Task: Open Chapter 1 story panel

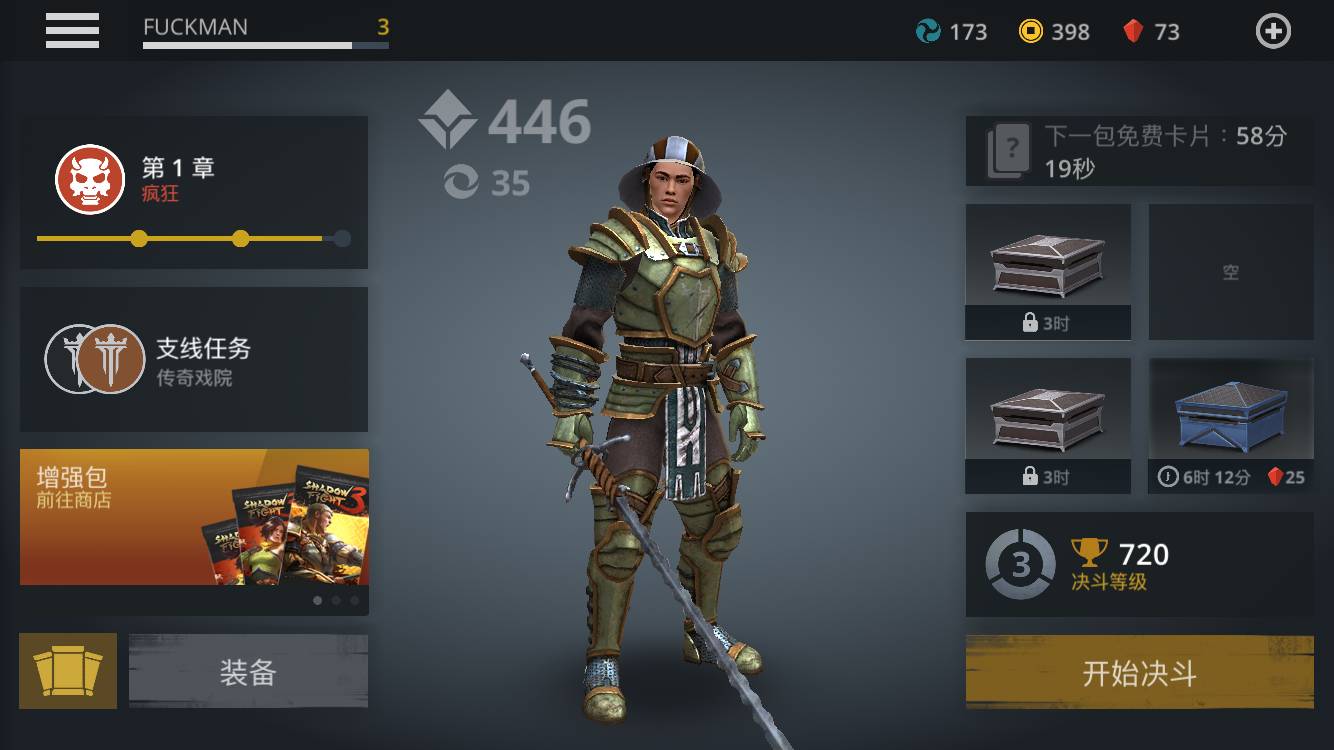Action: pos(194,192)
